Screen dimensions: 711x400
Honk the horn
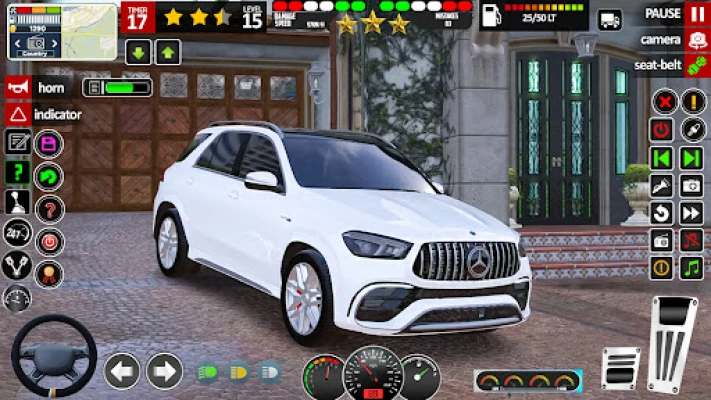coord(18,87)
